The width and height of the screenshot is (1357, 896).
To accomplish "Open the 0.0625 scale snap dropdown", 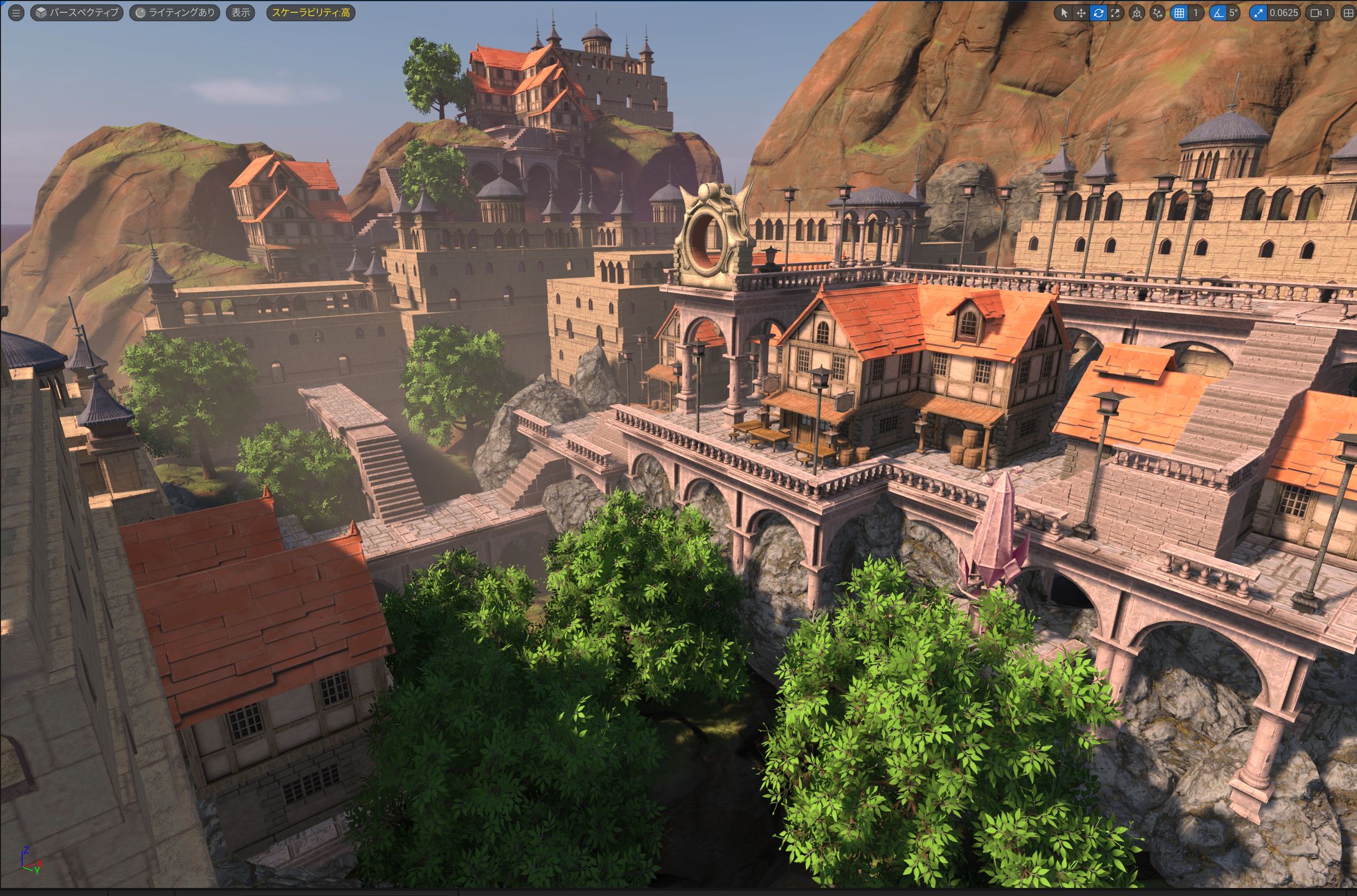I will (x=1283, y=13).
